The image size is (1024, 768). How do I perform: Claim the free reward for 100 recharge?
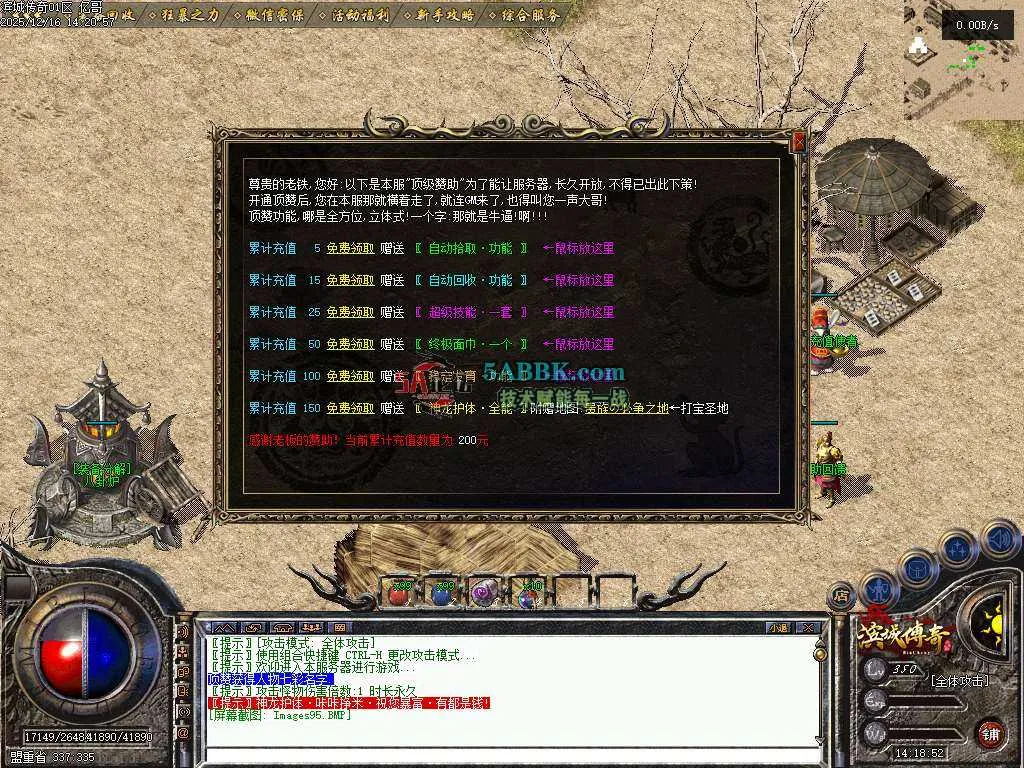tap(350, 377)
